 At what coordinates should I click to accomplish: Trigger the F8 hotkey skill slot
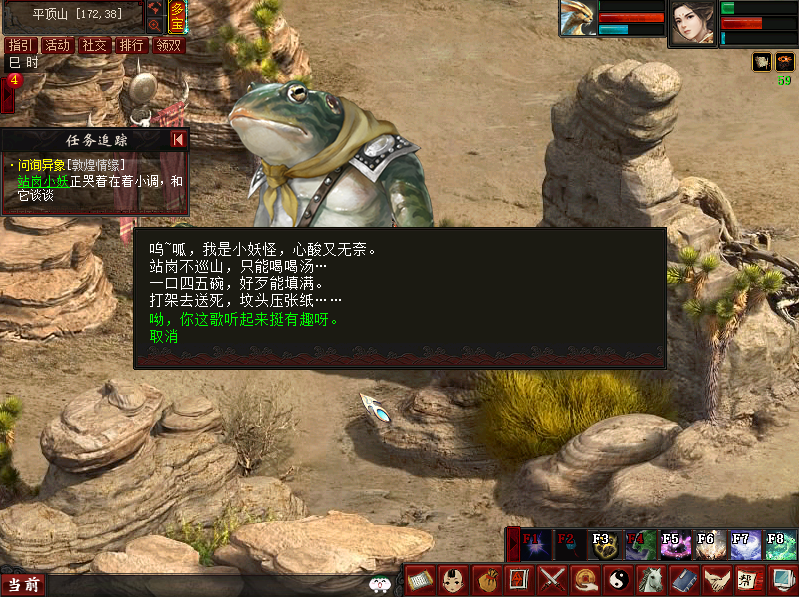(x=779, y=544)
